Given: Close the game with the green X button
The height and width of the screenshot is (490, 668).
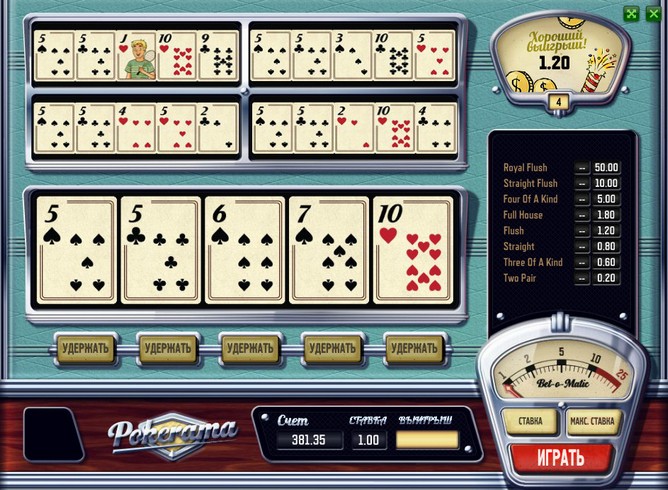Looking at the screenshot, I should pyautogui.click(x=653, y=13).
